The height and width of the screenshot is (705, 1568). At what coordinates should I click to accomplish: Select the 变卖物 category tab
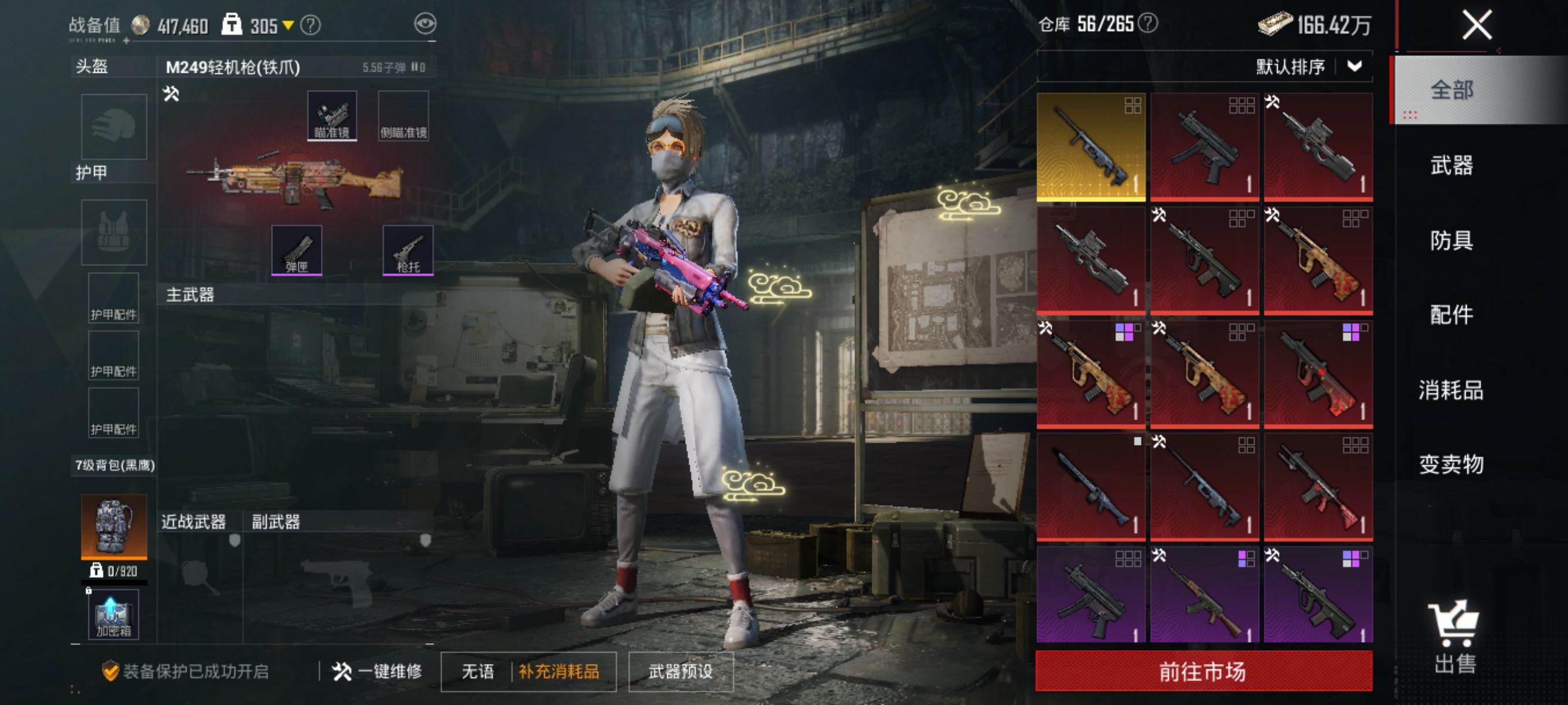tap(1451, 465)
